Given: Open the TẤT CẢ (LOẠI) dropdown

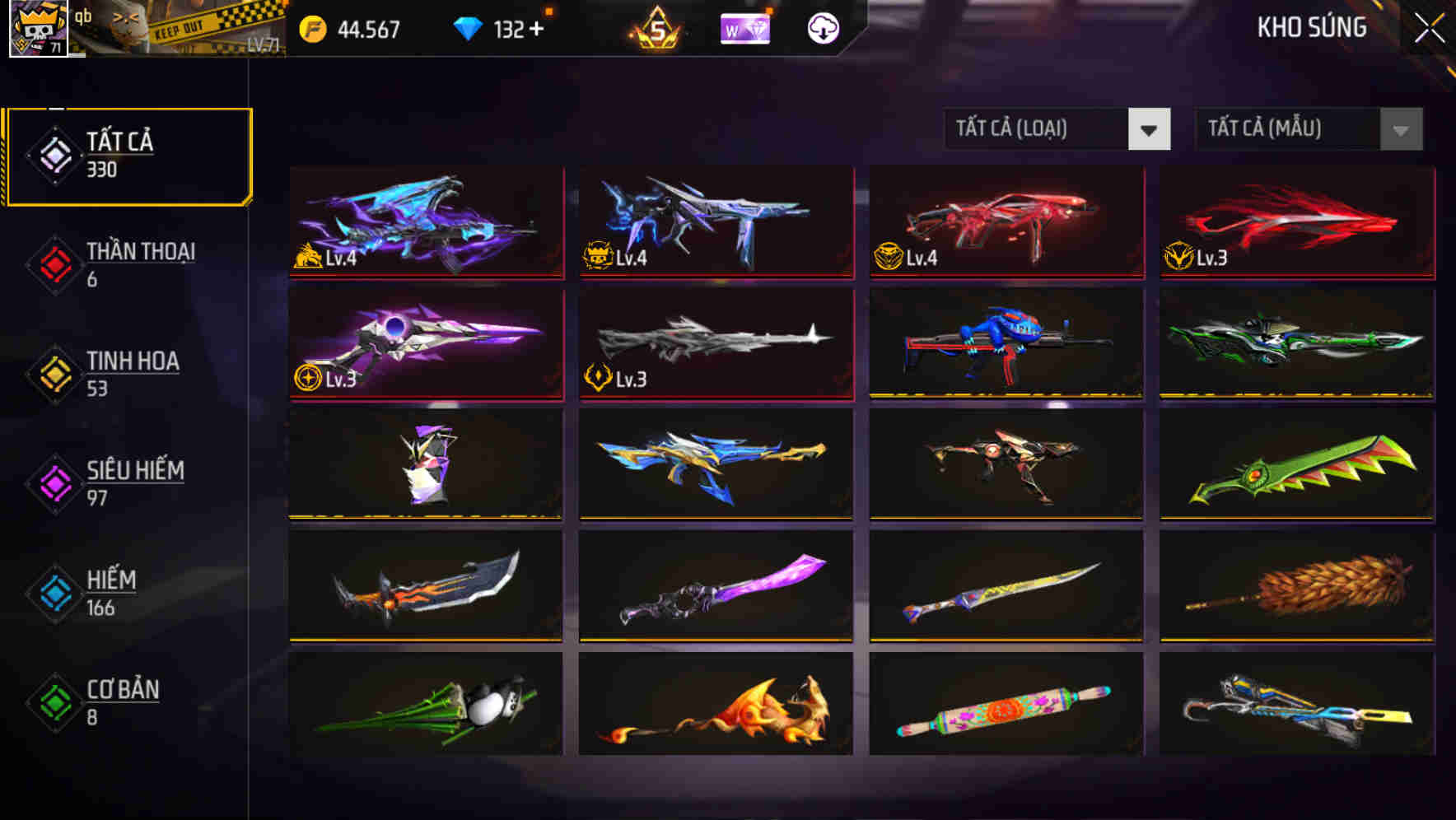Looking at the screenshot, I should tap(1038, 129).
